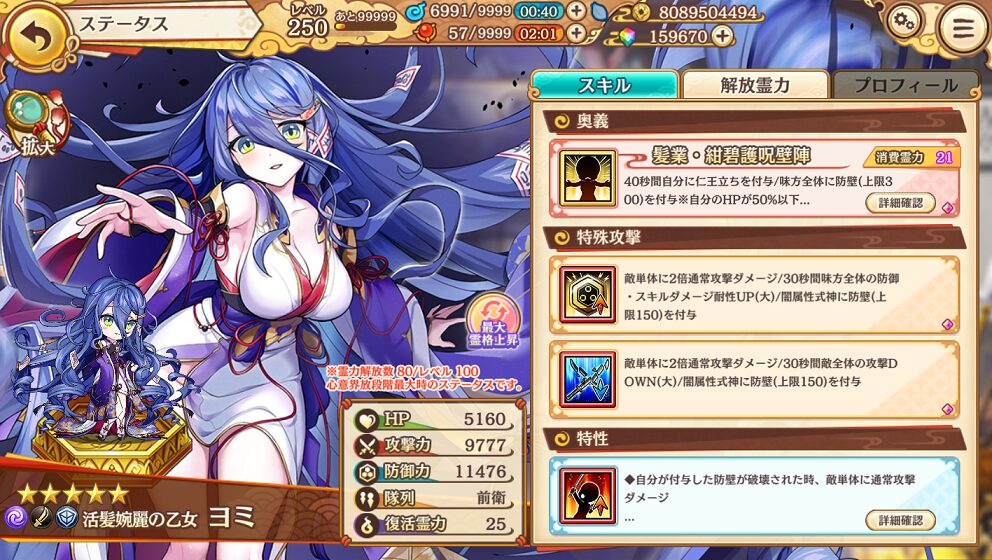This screenshot has height=560, width=992.
Task: Select the 髪業・紺碧護呪壁陣 skill icon
Action: click(588, 178)
